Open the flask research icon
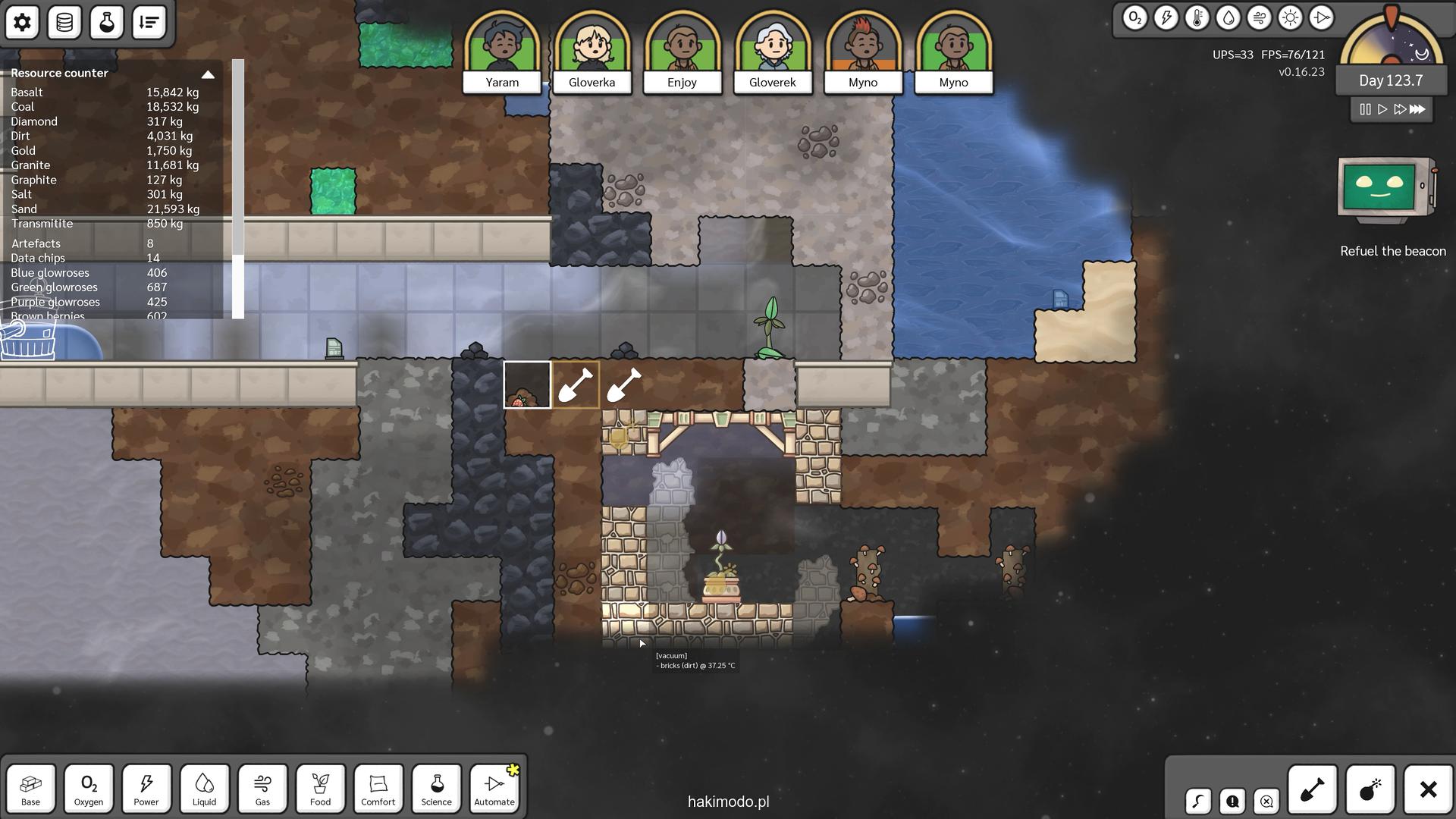 coord(107,22)
